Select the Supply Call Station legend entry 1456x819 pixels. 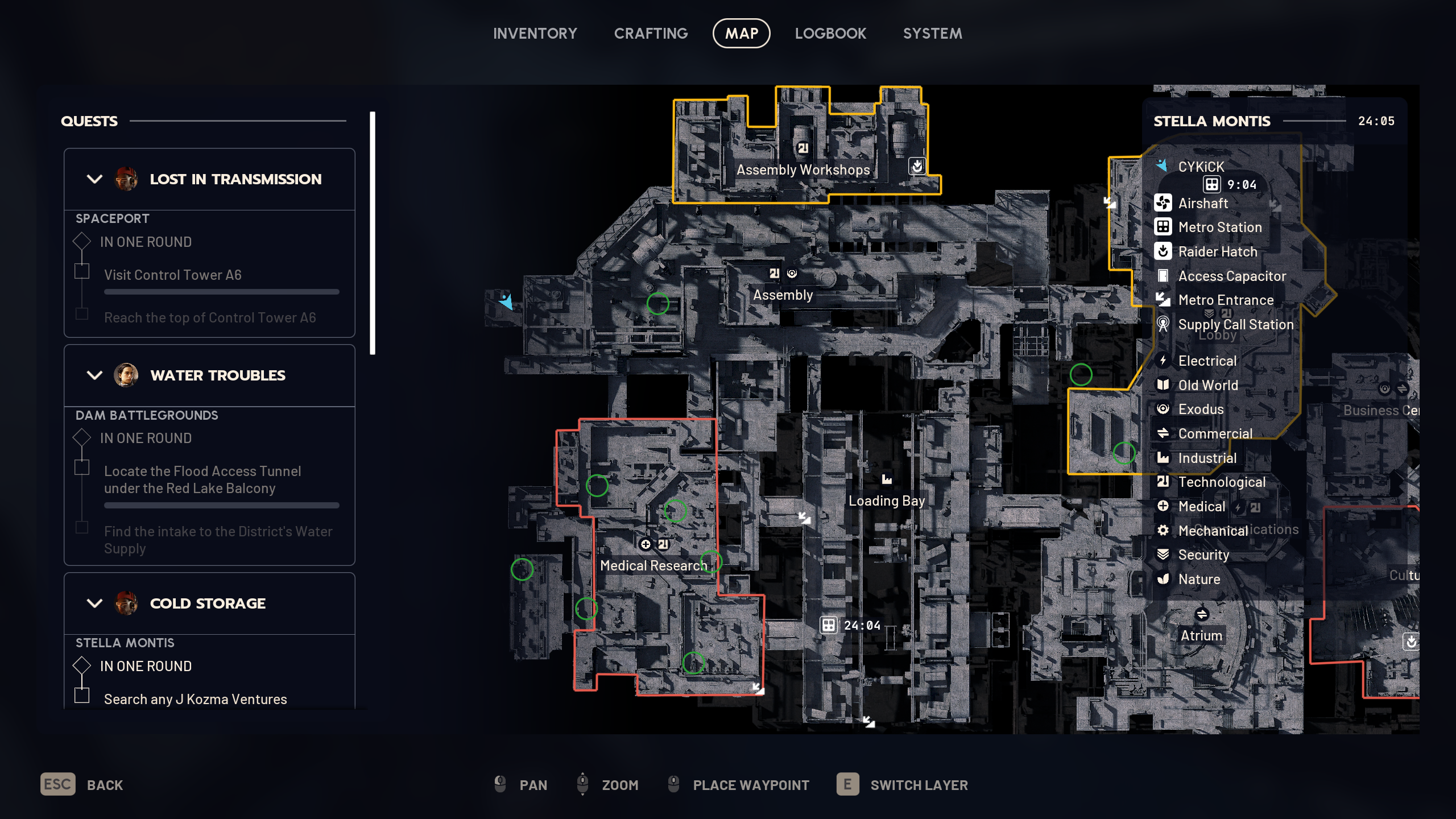pos(1235,324)
